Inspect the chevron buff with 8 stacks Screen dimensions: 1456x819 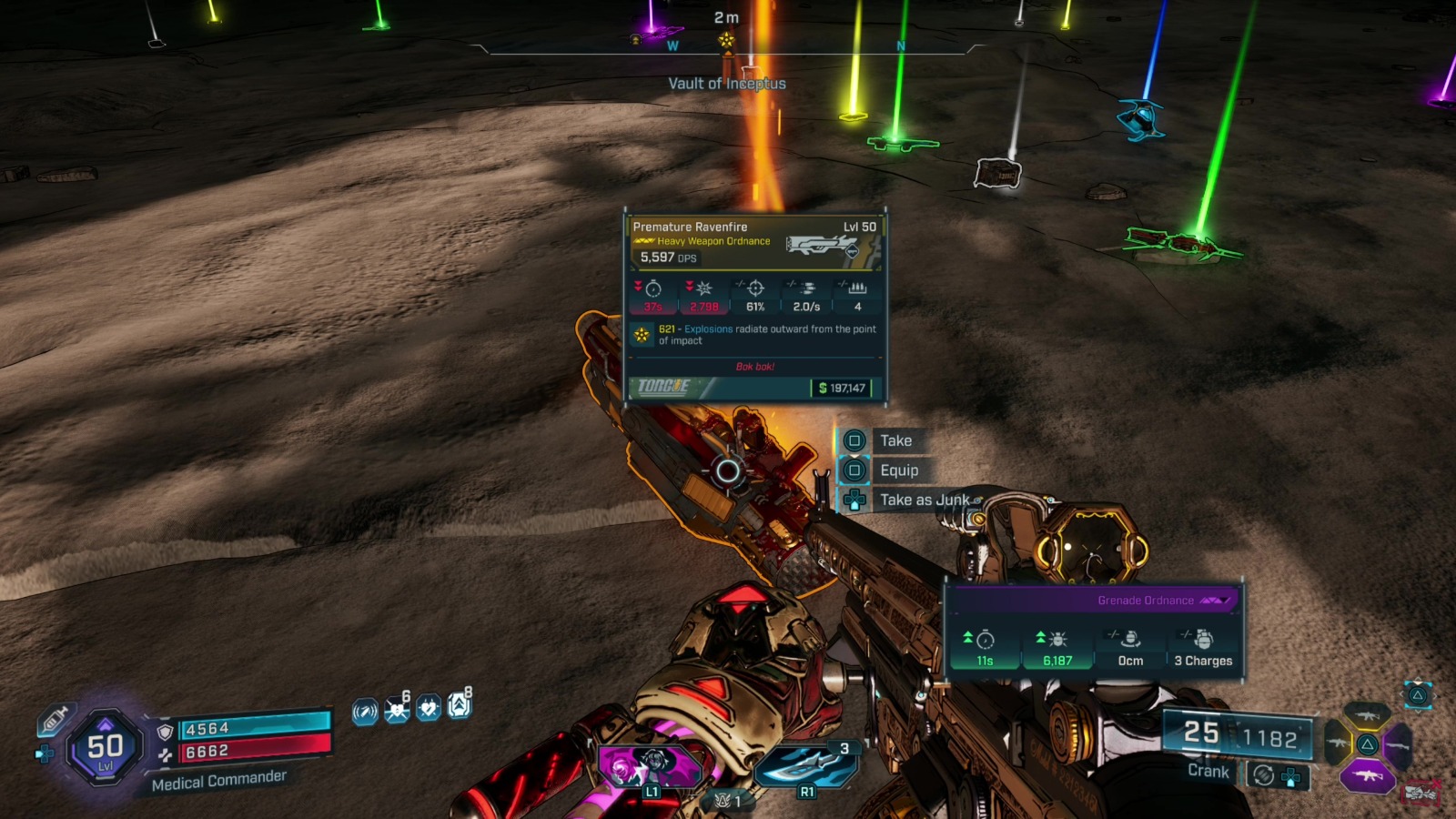tap(460, 706)
